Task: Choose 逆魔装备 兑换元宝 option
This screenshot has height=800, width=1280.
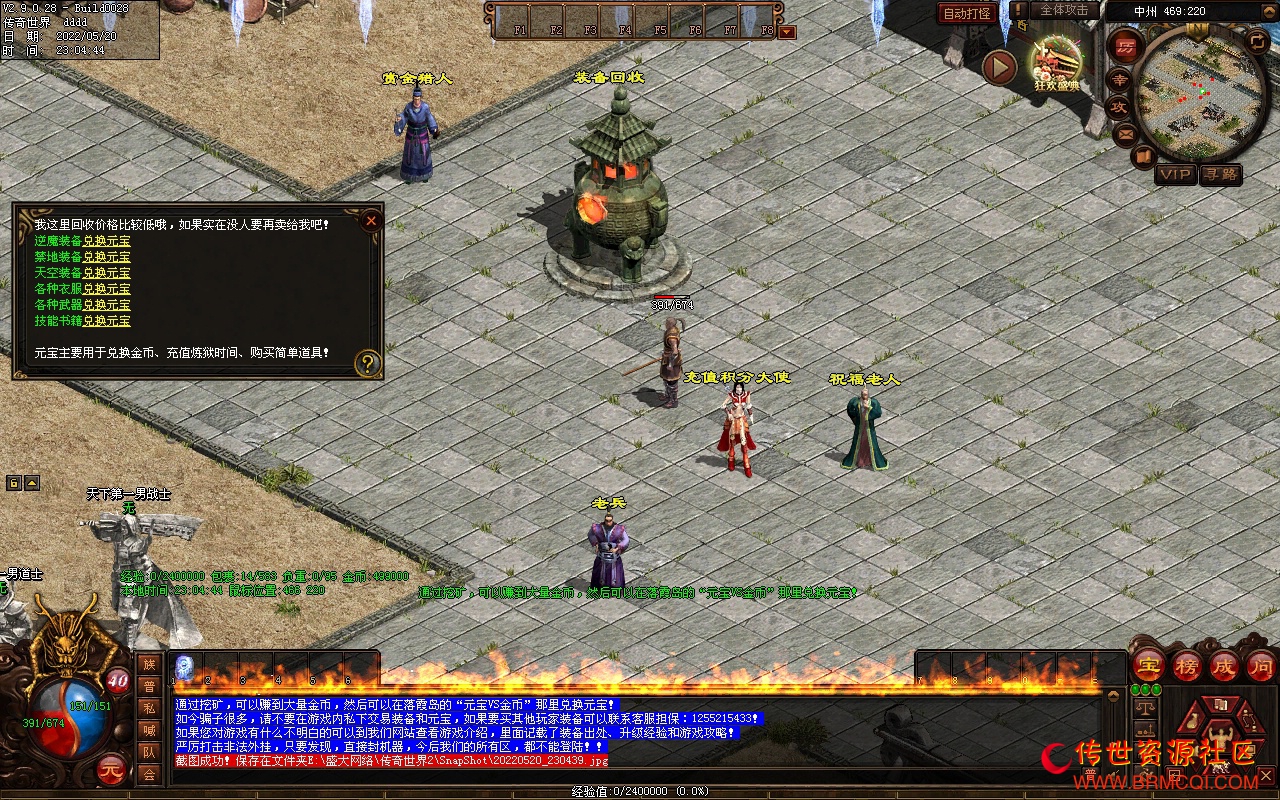Action: click(x=106, y=241)
